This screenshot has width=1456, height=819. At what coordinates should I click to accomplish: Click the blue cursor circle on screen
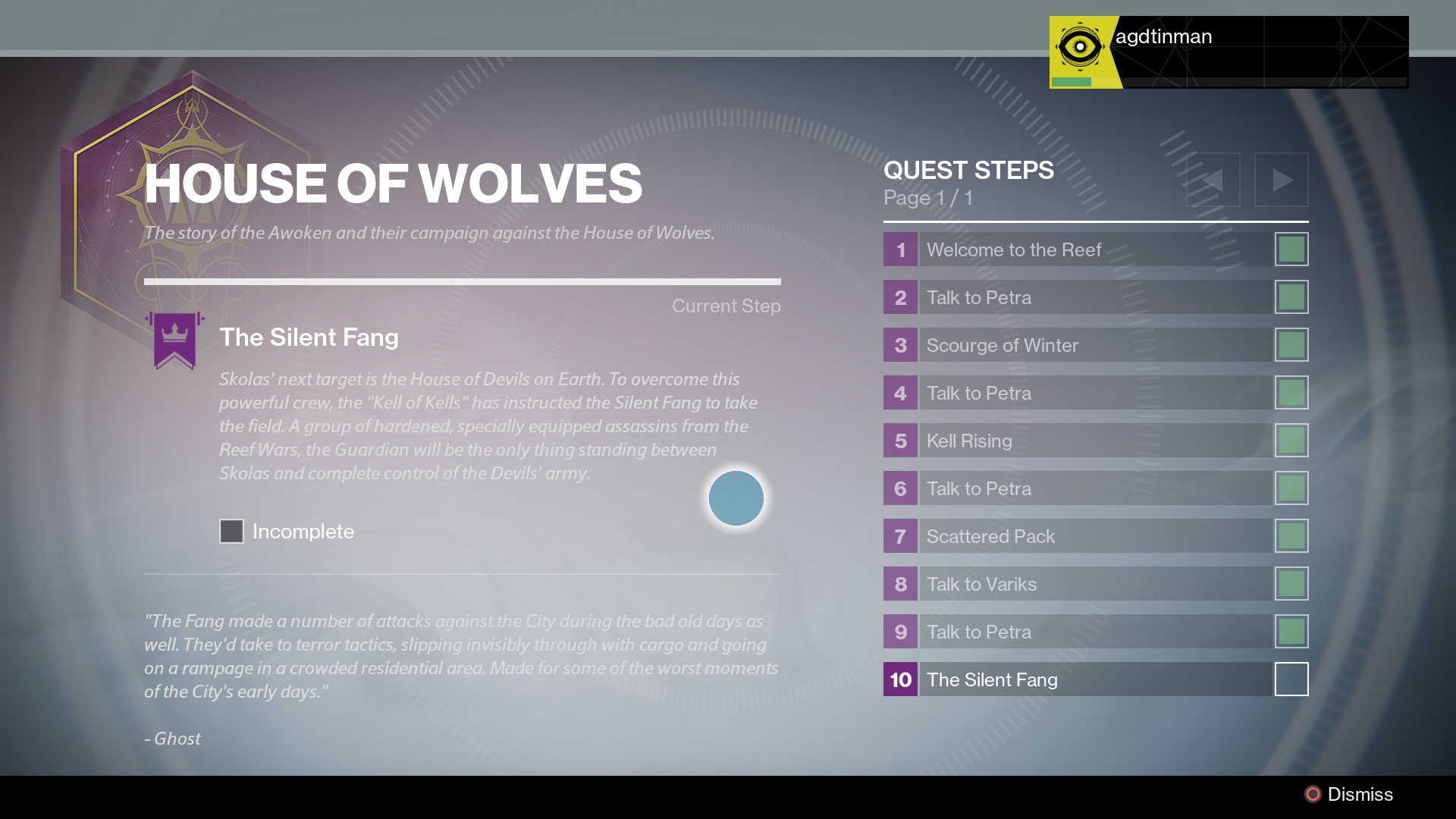[736, 498]
